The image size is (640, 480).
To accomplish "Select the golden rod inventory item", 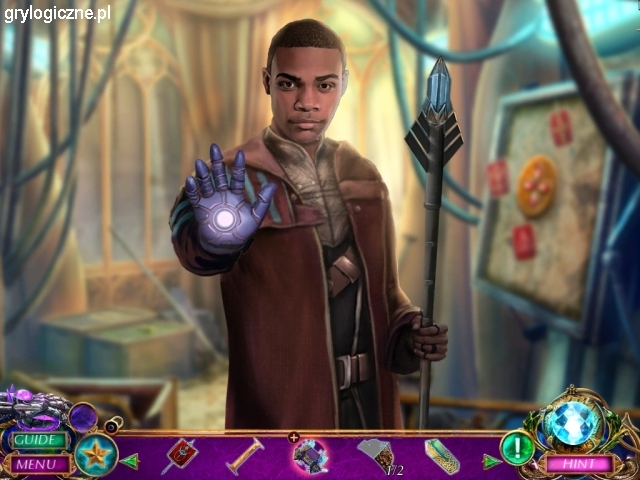I will coord(244,456).
